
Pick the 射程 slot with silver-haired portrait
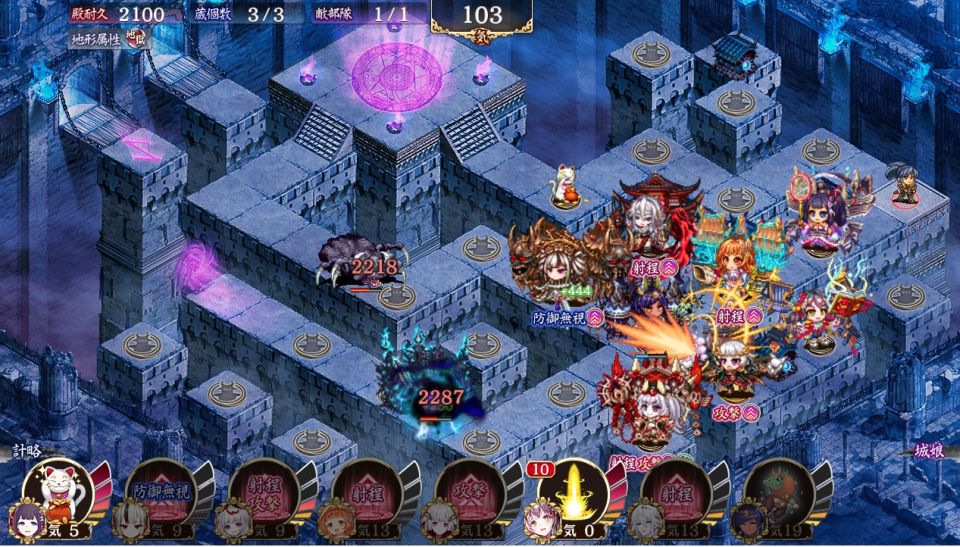tap(675, 492)
